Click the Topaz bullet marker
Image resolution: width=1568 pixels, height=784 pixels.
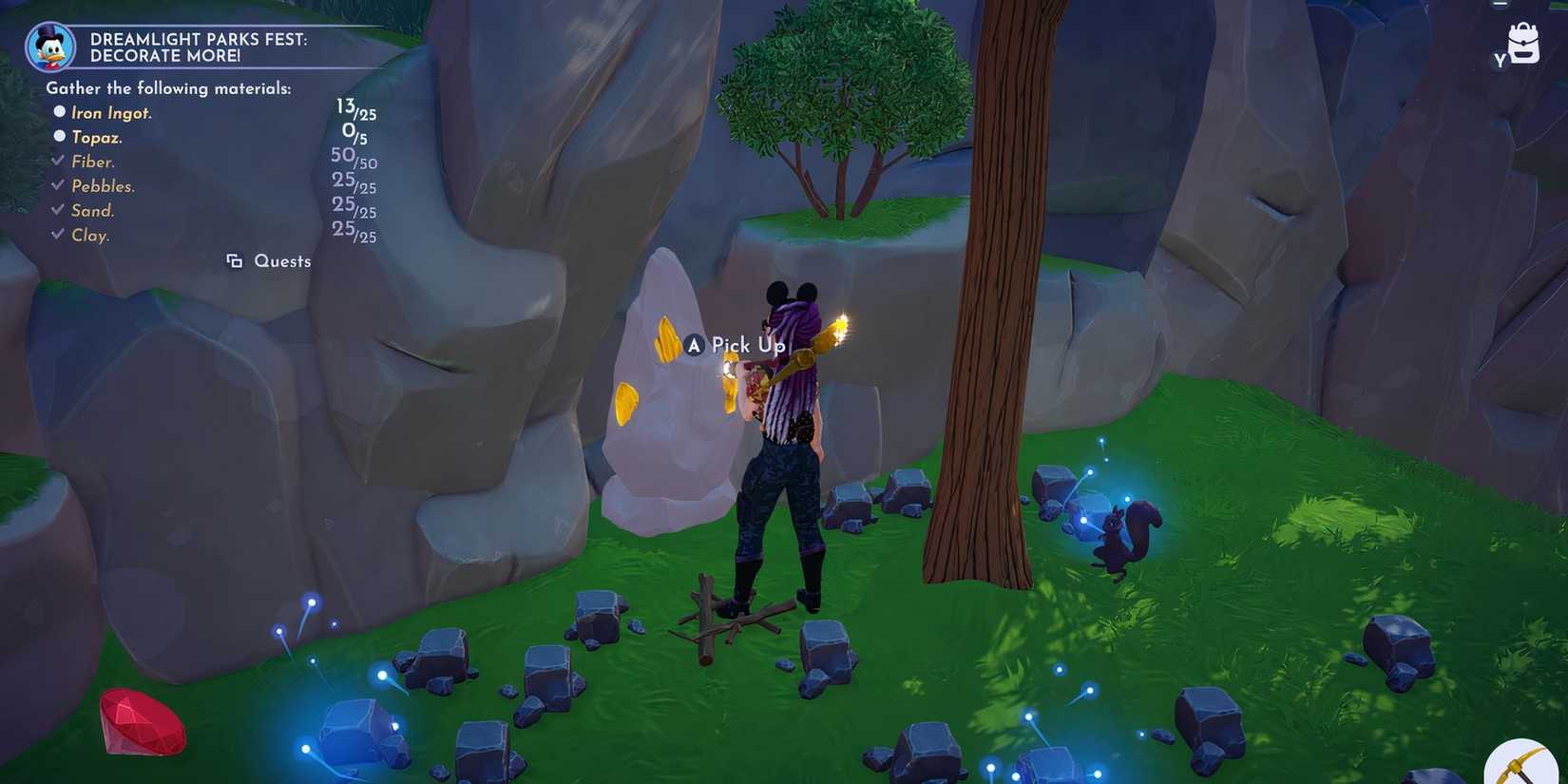[x=60, y=136]
